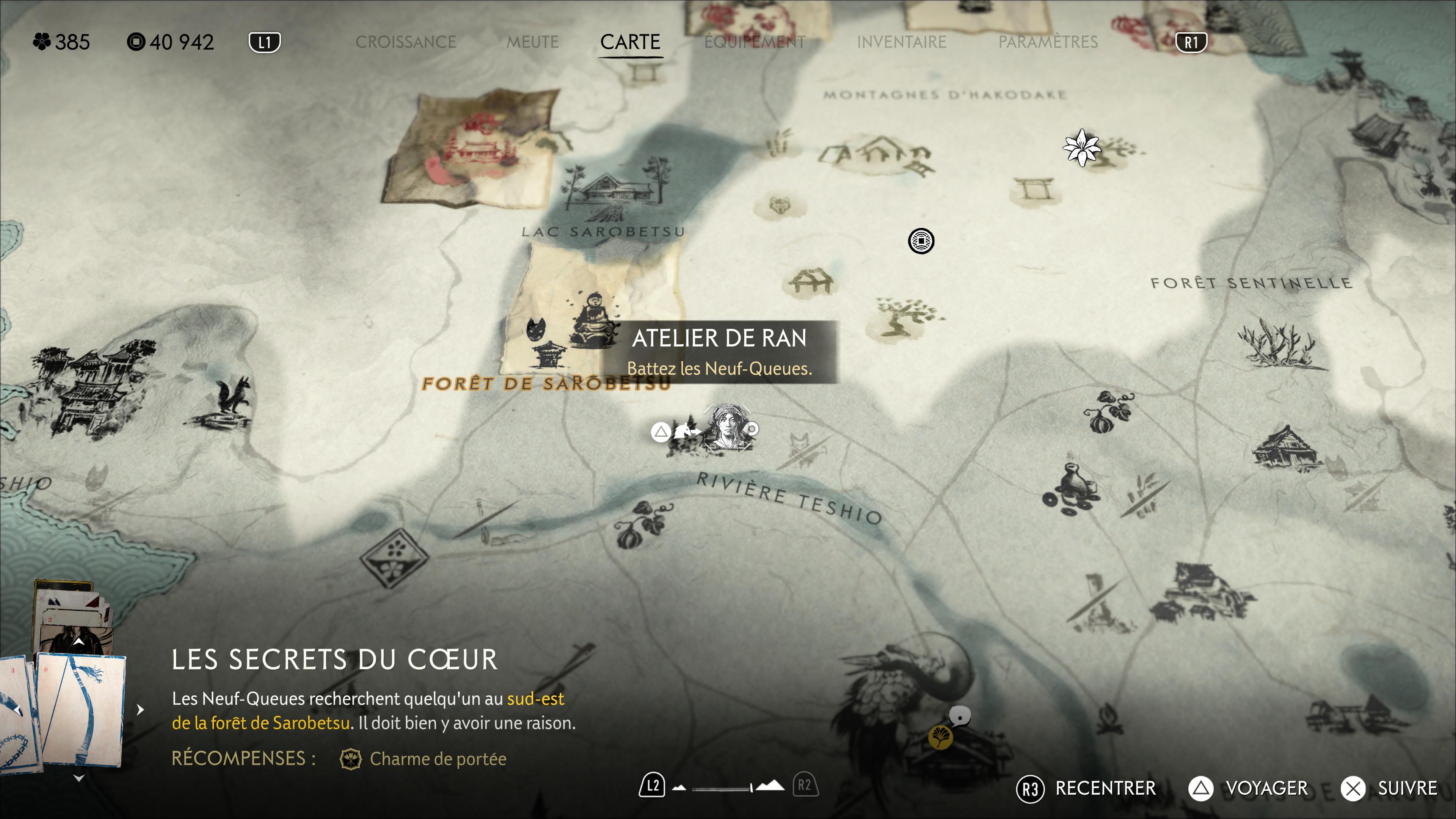Show the Paramètres tab
This screenshot has height=819, width=1456.
pos(1047,42)
